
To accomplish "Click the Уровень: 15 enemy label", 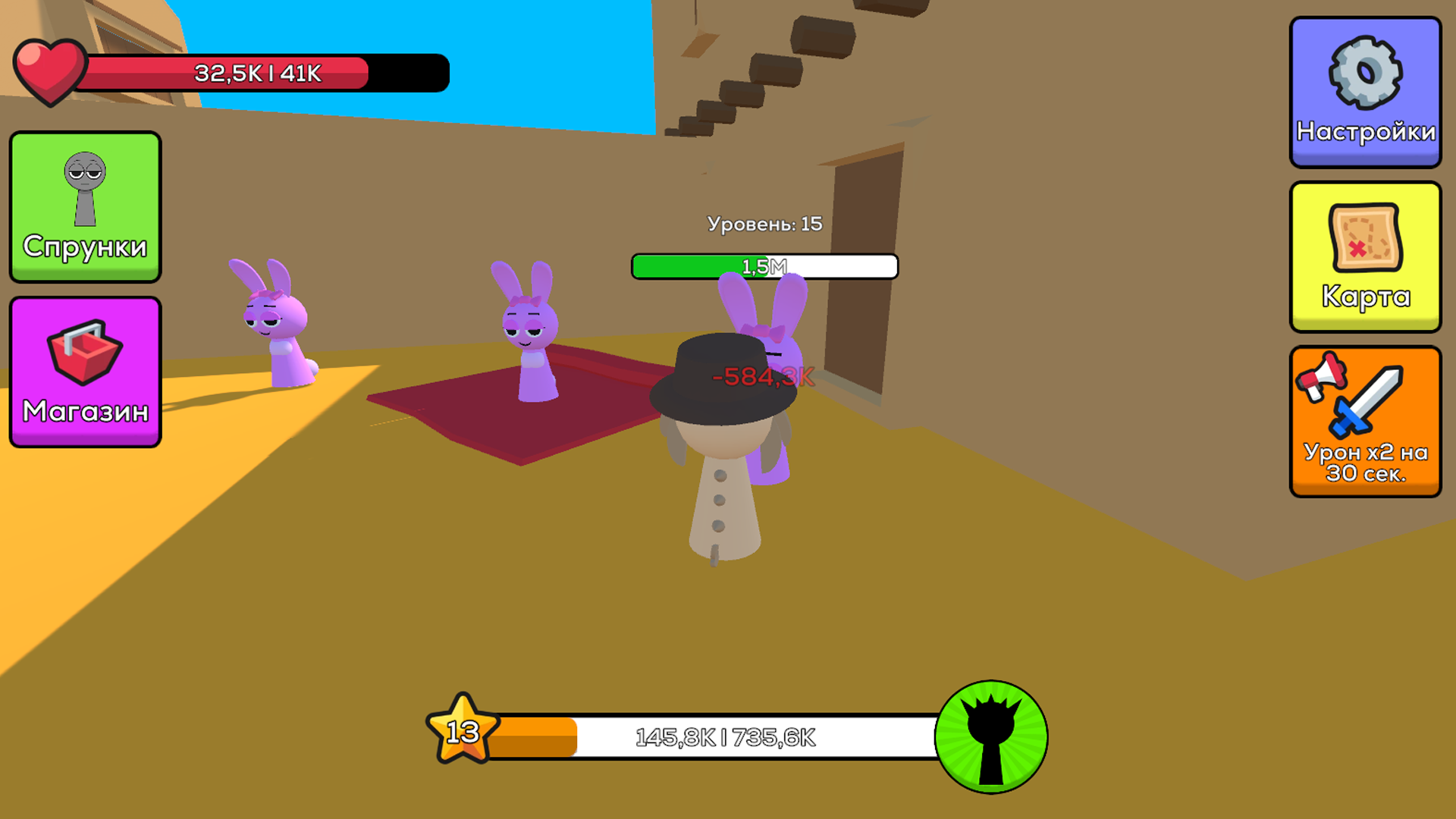I will point(764,224).
